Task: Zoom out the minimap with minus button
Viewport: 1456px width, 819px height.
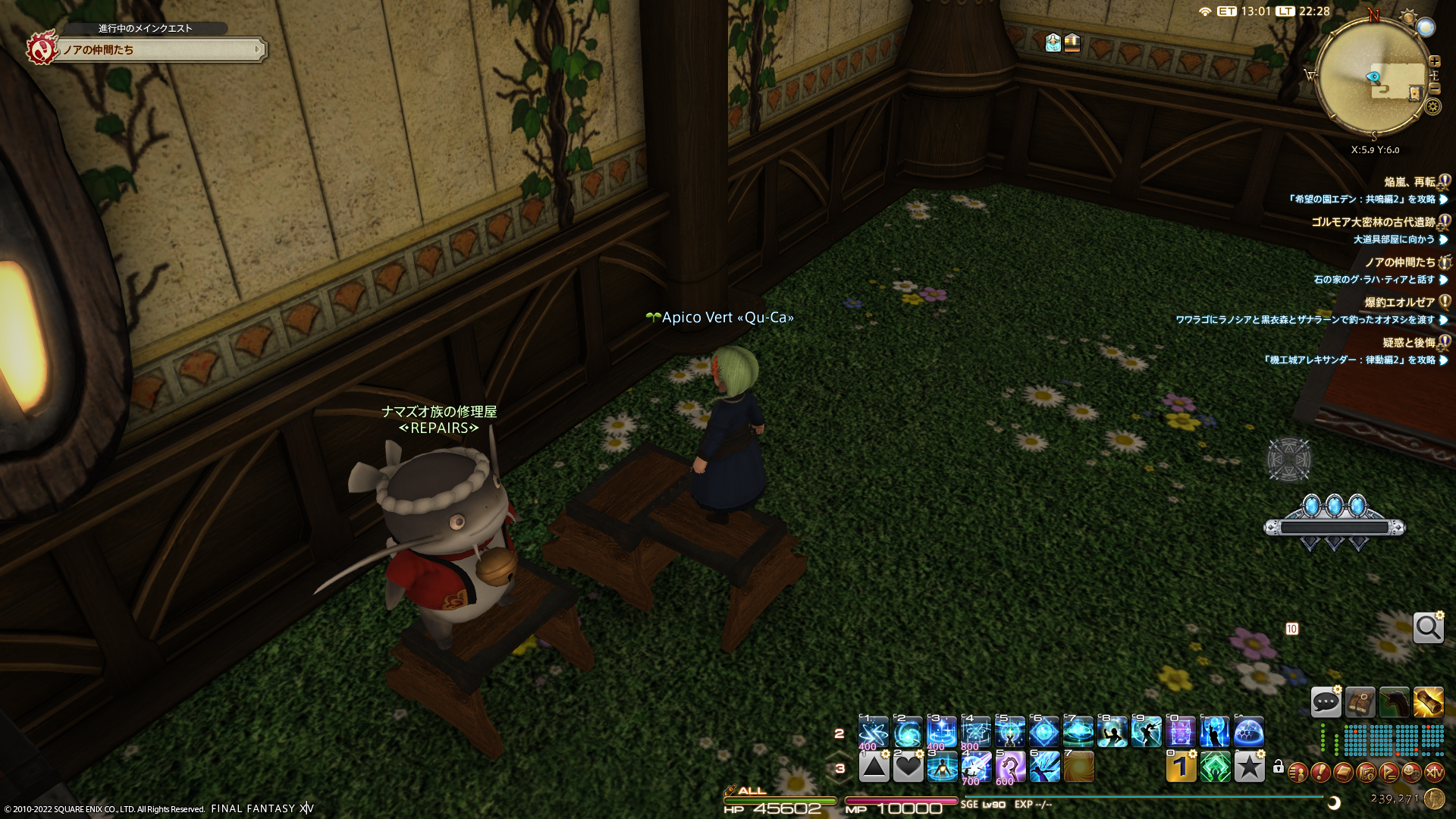Action: (1435, 89)
